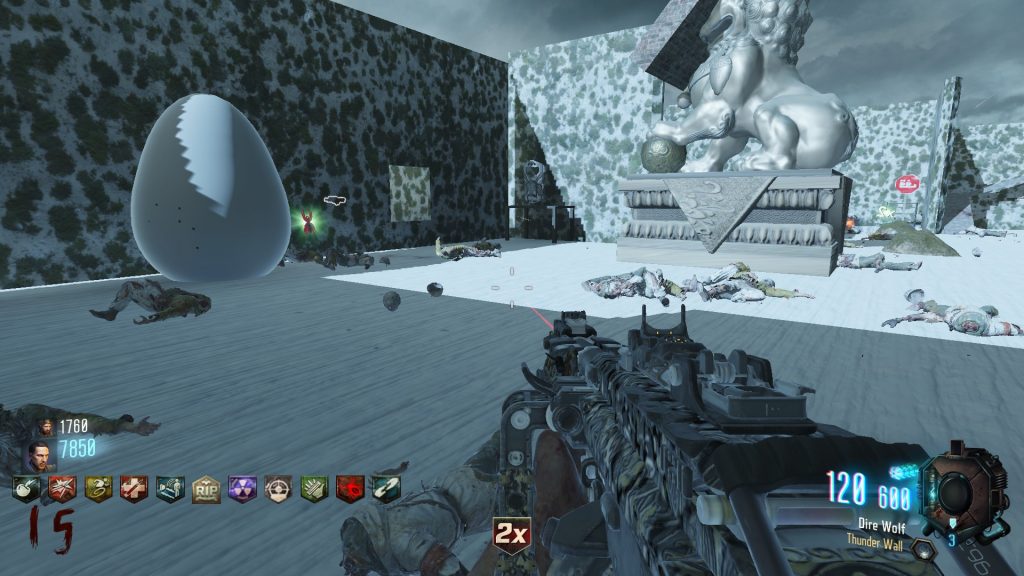Select the Tombstone RIP perk icon
1024x576 pixels.
coord(206,489)
